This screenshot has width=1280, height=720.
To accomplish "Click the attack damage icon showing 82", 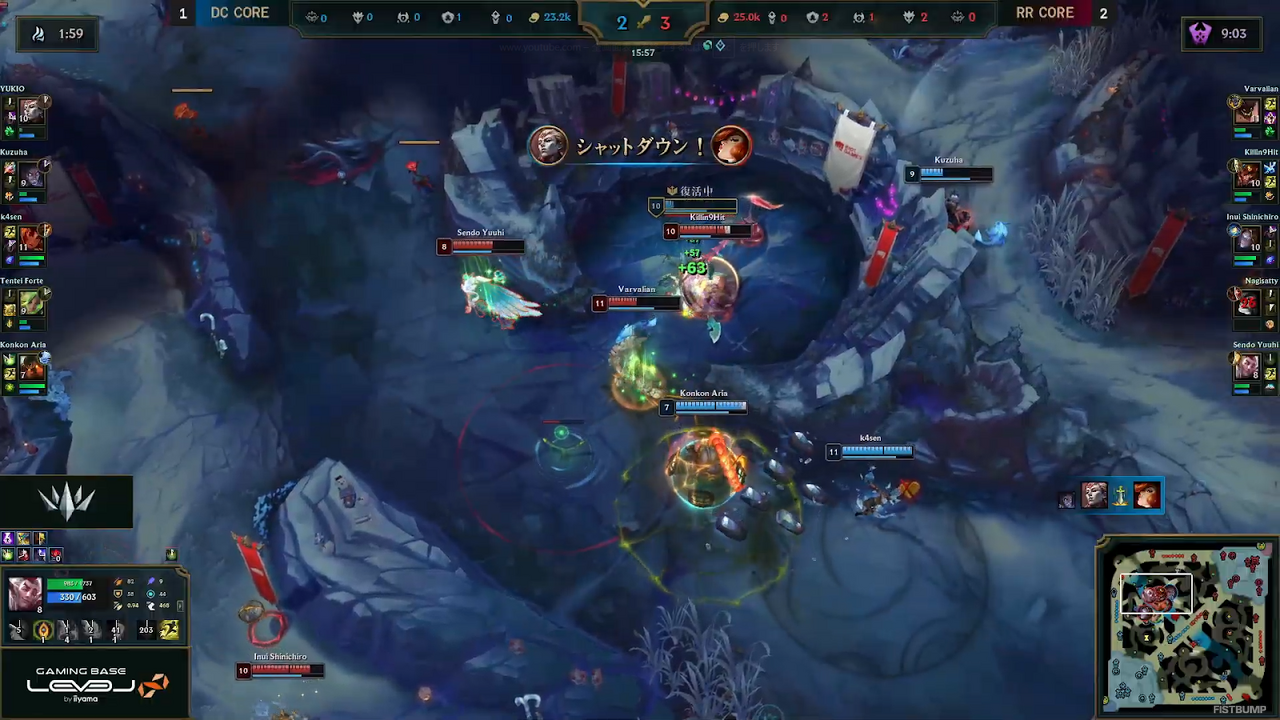I will click(x=118, y=581).
